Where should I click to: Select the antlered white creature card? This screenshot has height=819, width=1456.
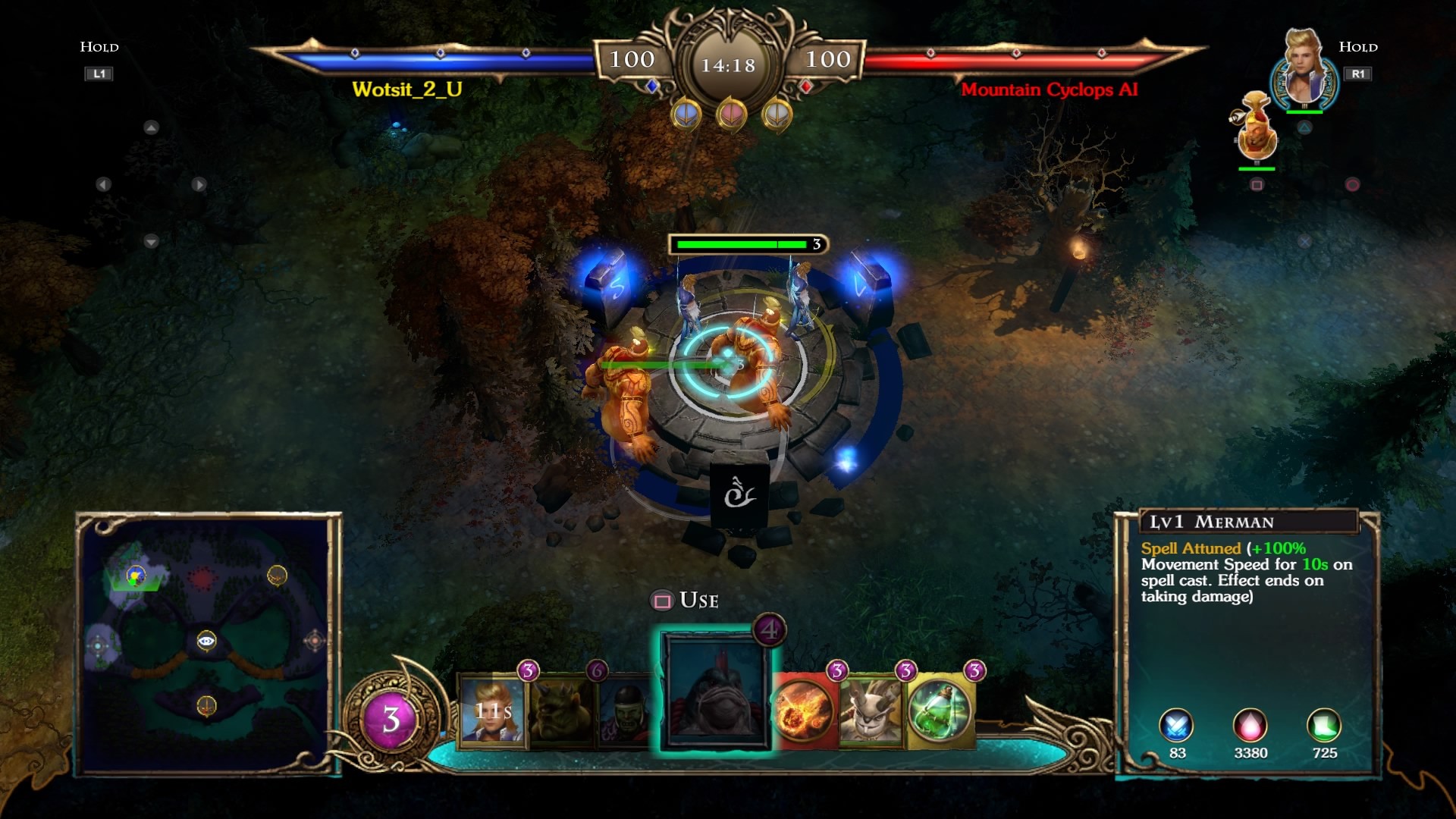pyautogui.click(x=872, y=711)
